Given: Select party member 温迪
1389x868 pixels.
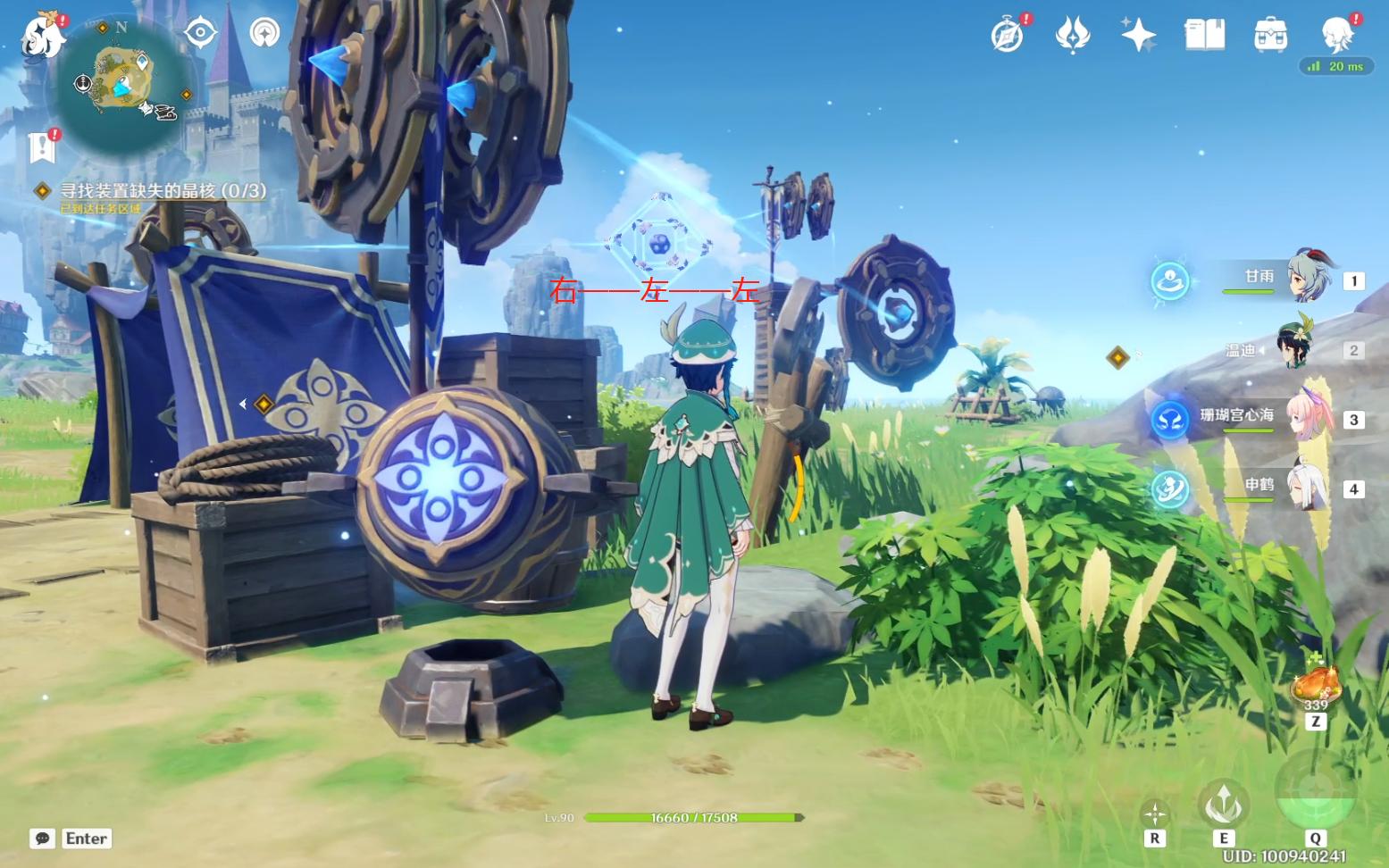Looking at the screenshot, I should 1294,348.
